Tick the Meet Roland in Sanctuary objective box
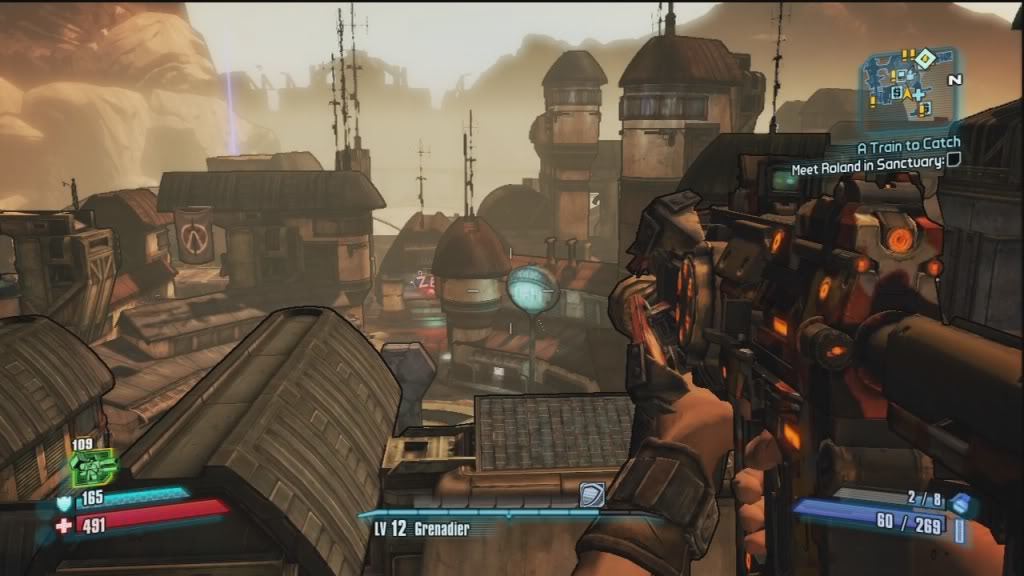 [953, 159]
